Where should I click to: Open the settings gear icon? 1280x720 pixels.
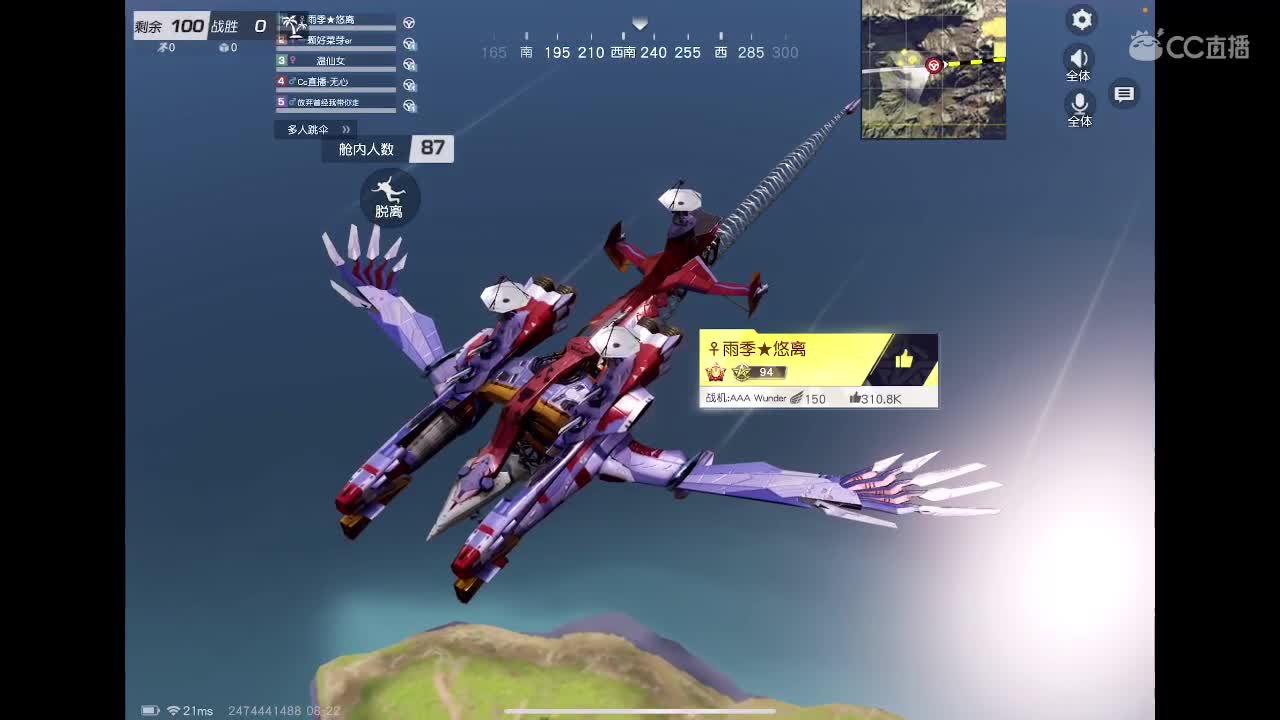tap(1081, 20)
